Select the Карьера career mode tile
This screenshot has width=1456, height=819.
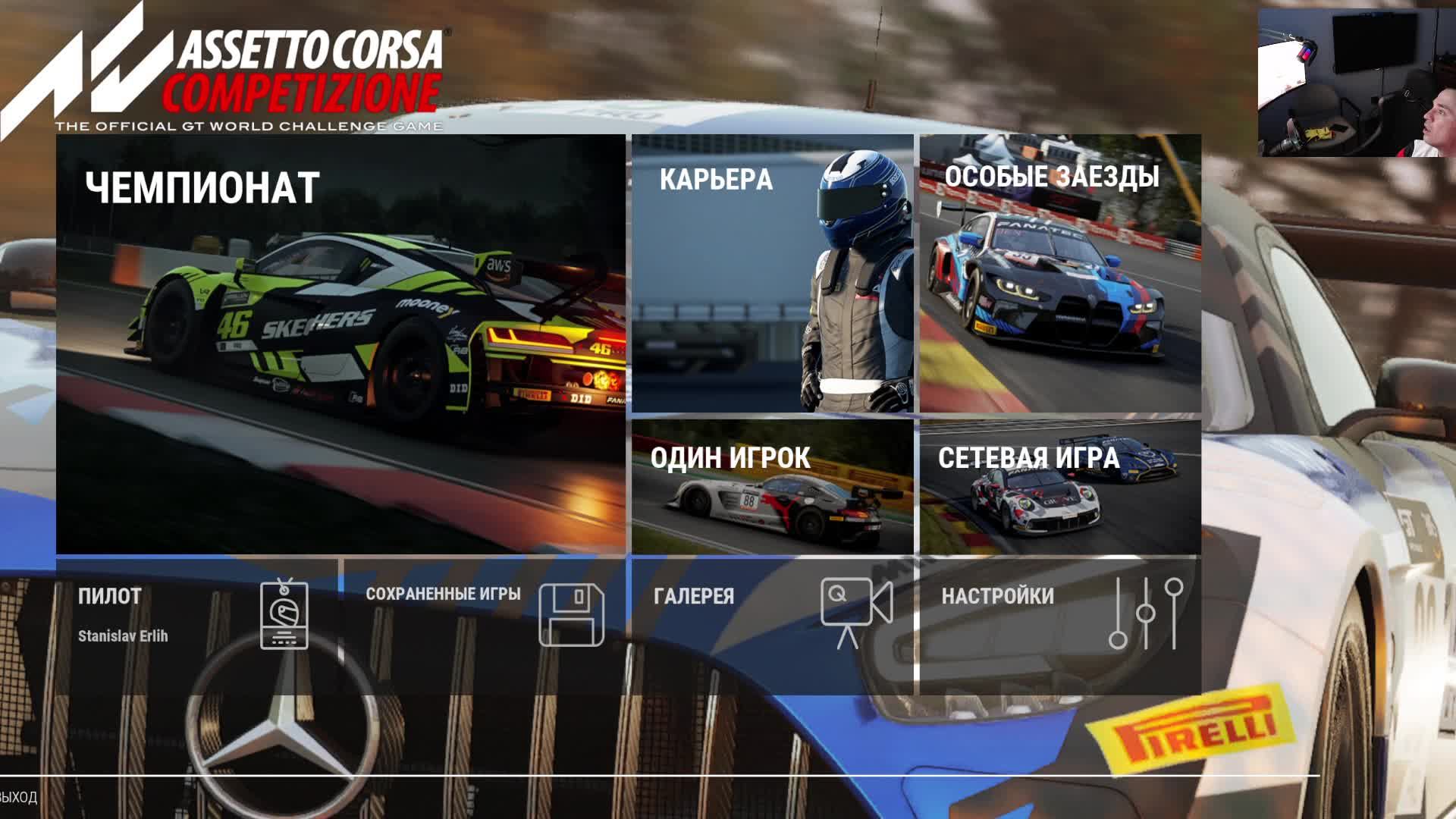tap(772, 274)
